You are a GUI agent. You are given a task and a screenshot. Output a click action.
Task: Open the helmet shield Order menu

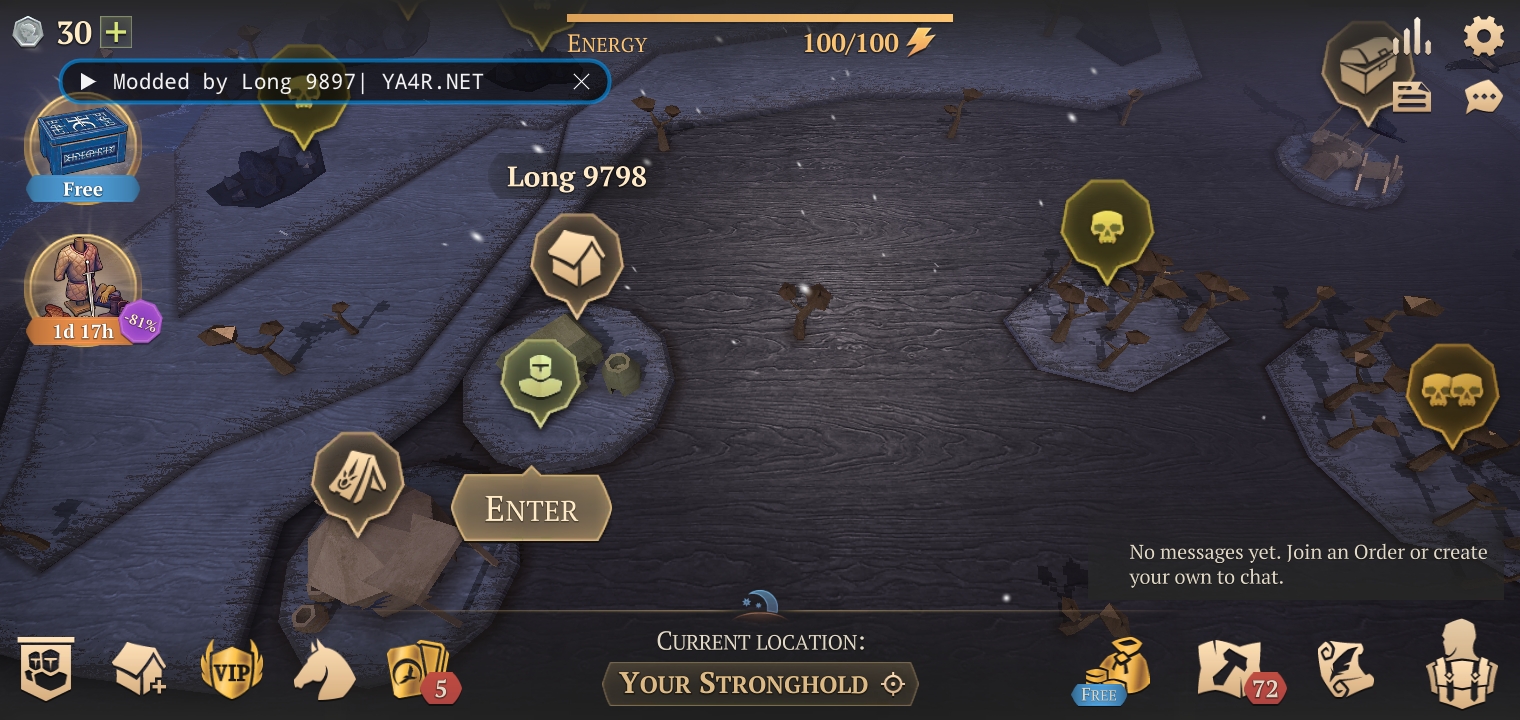(46, 669)
